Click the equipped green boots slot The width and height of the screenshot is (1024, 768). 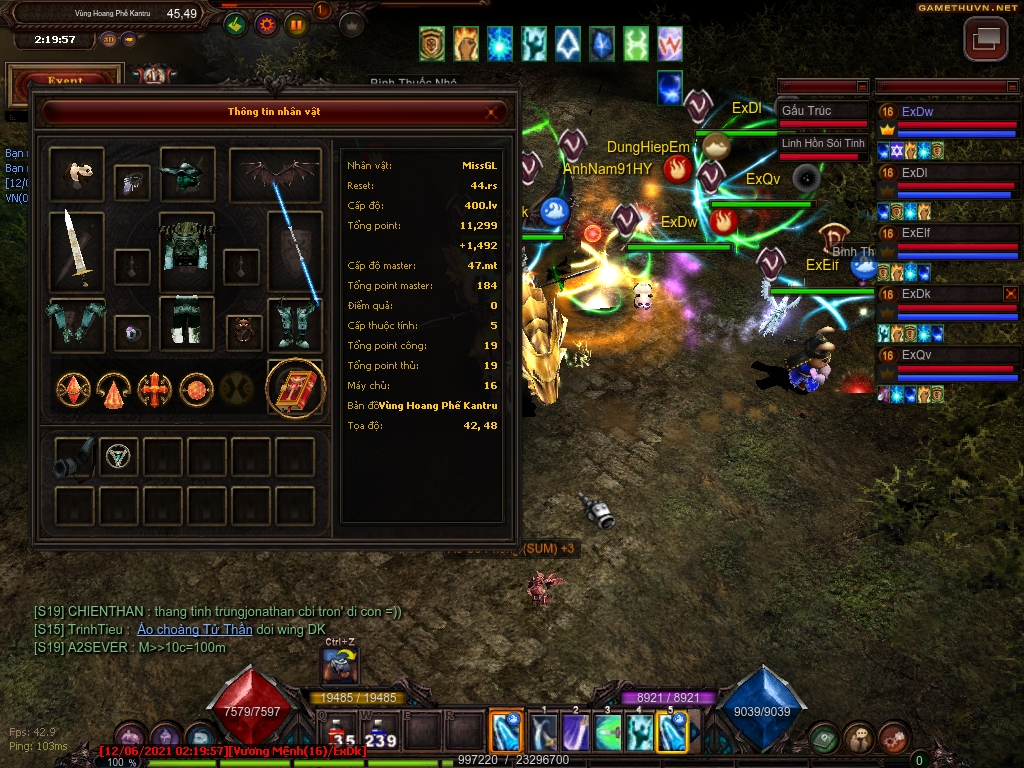(295, 324)
